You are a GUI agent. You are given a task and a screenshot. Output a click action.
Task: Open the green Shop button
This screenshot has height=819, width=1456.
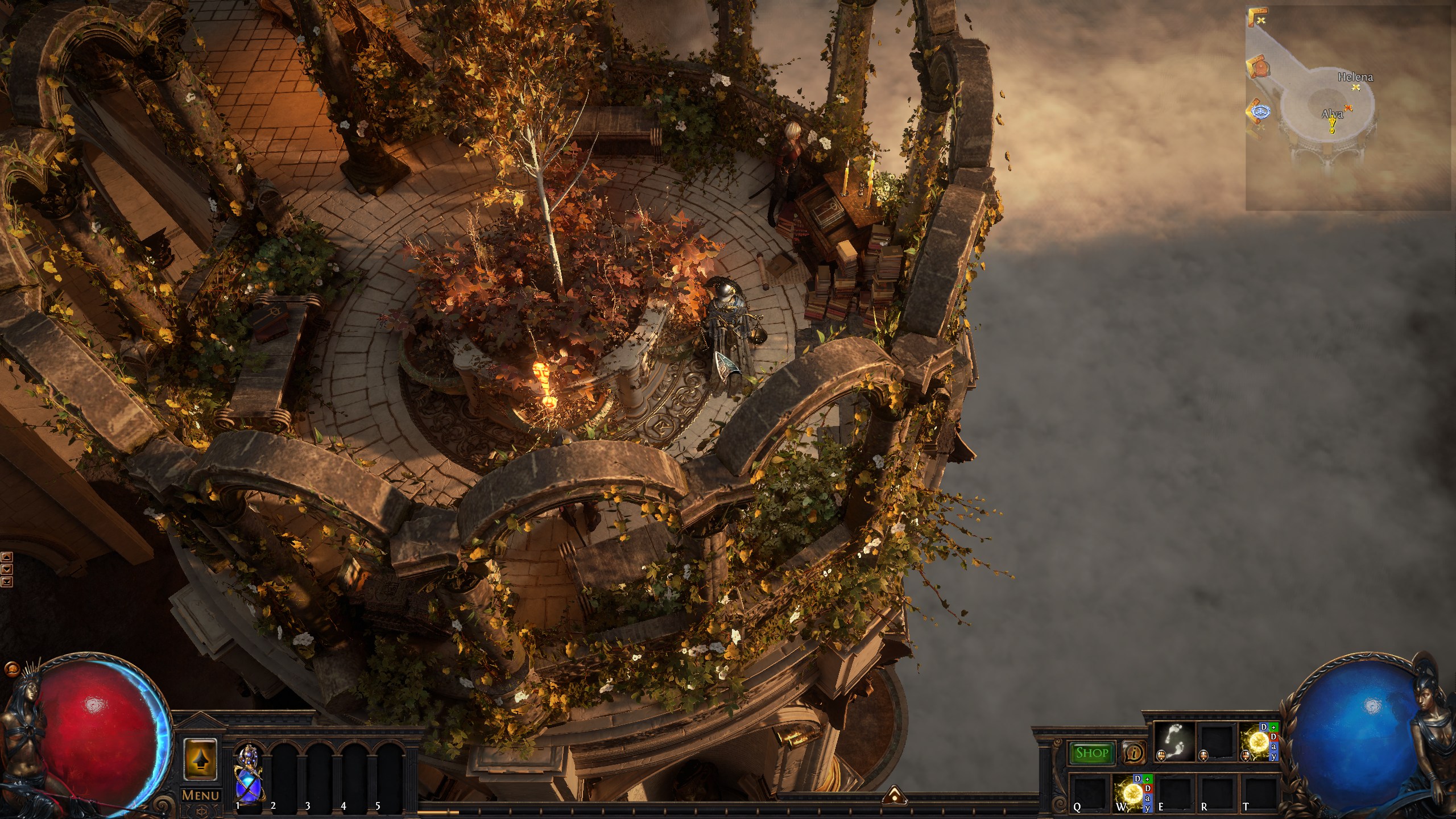tap(1091, 753)
